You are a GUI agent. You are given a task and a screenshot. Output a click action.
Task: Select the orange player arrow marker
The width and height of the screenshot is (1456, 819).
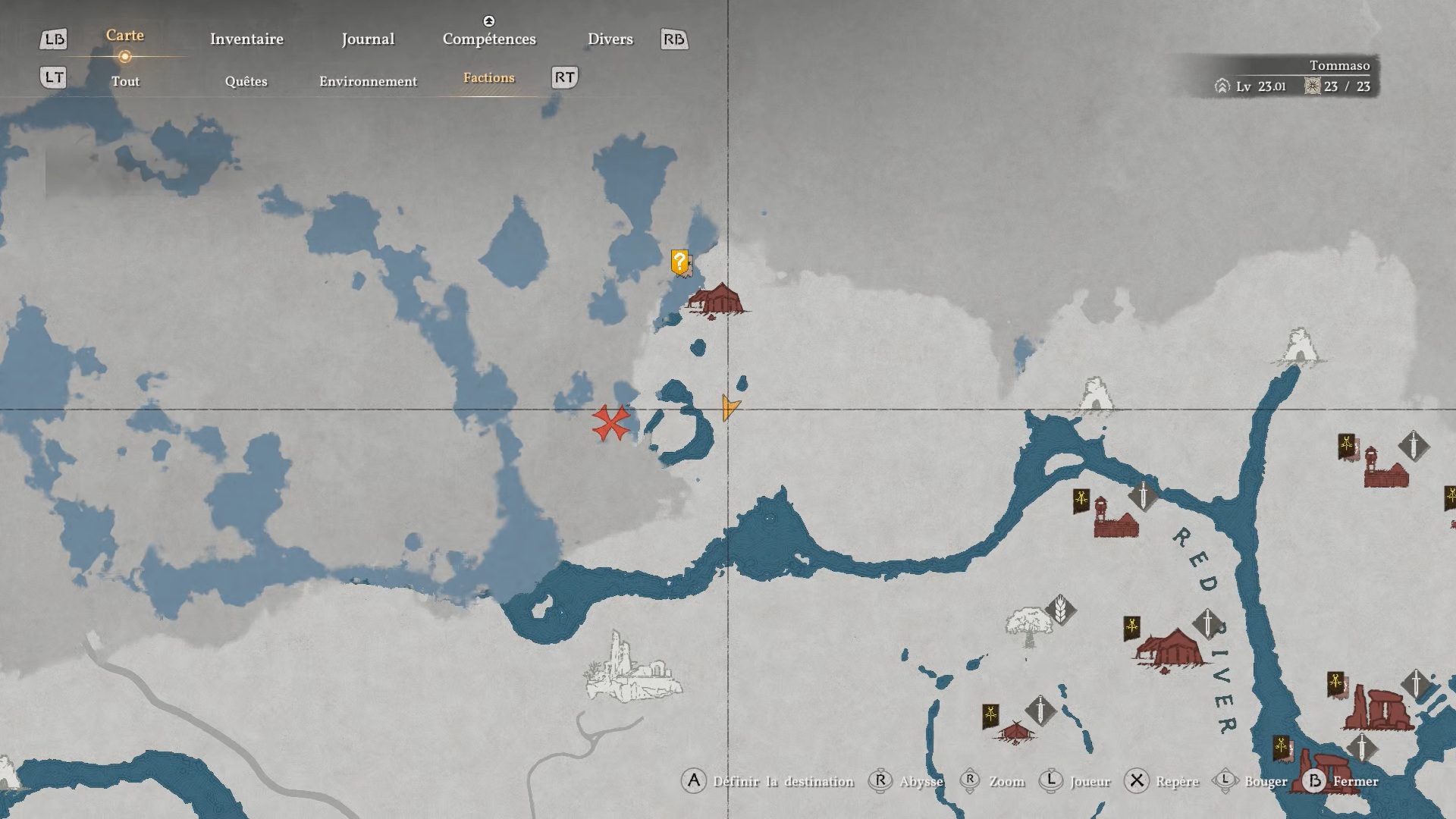729,407
